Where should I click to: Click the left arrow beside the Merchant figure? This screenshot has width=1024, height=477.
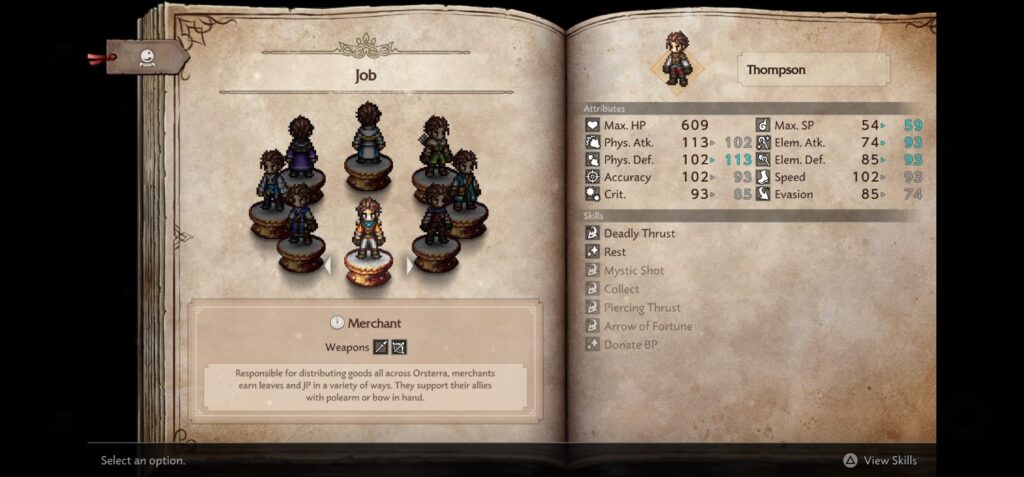pos(327,266)
